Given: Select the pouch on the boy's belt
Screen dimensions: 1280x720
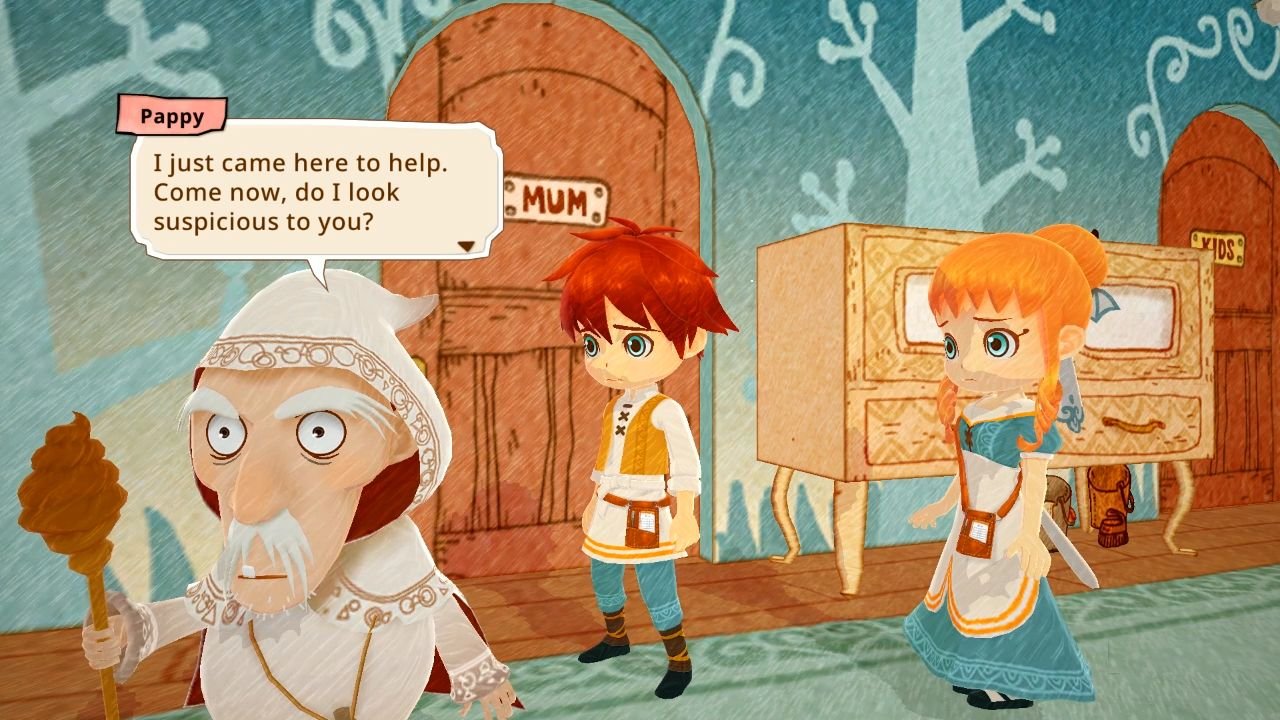Looking at the screenshot, I should point(641,525).
